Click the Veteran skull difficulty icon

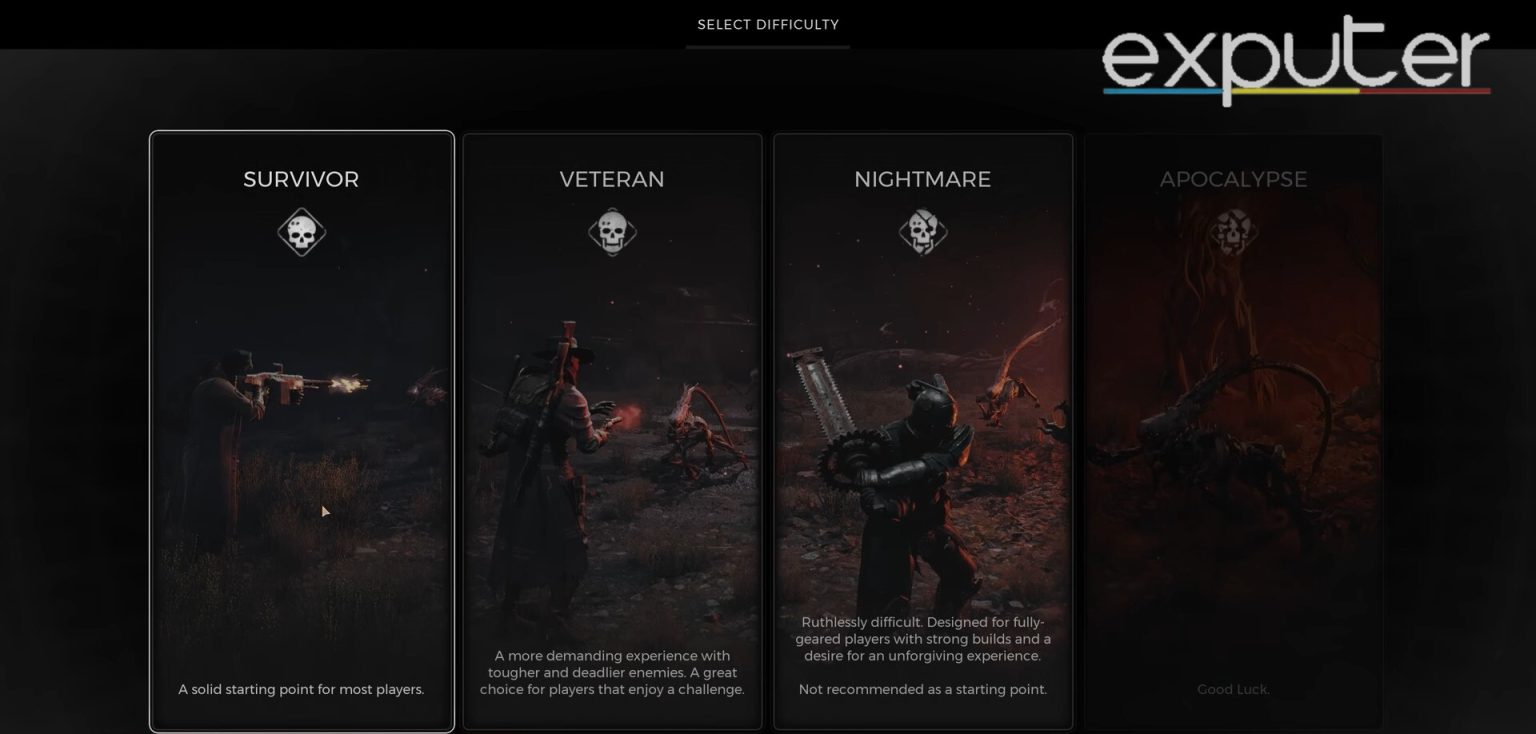coord(612,231)
